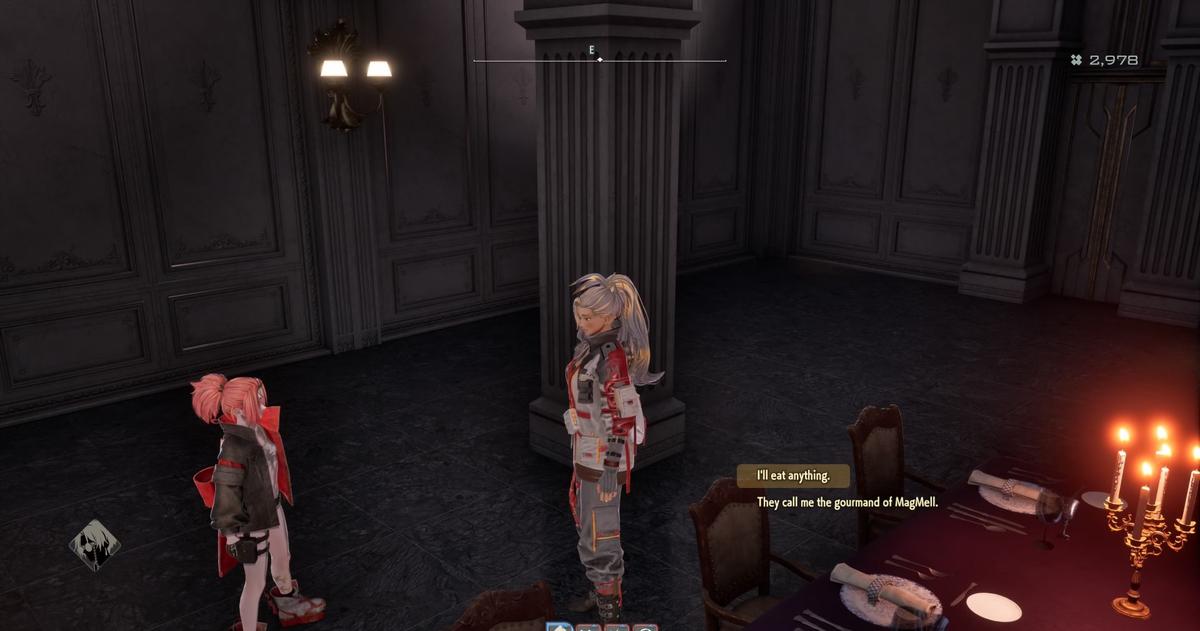The image size is (1200, 631).
Task: Select "They call me the gourmand of MagMell."
Action: [846, 502]
